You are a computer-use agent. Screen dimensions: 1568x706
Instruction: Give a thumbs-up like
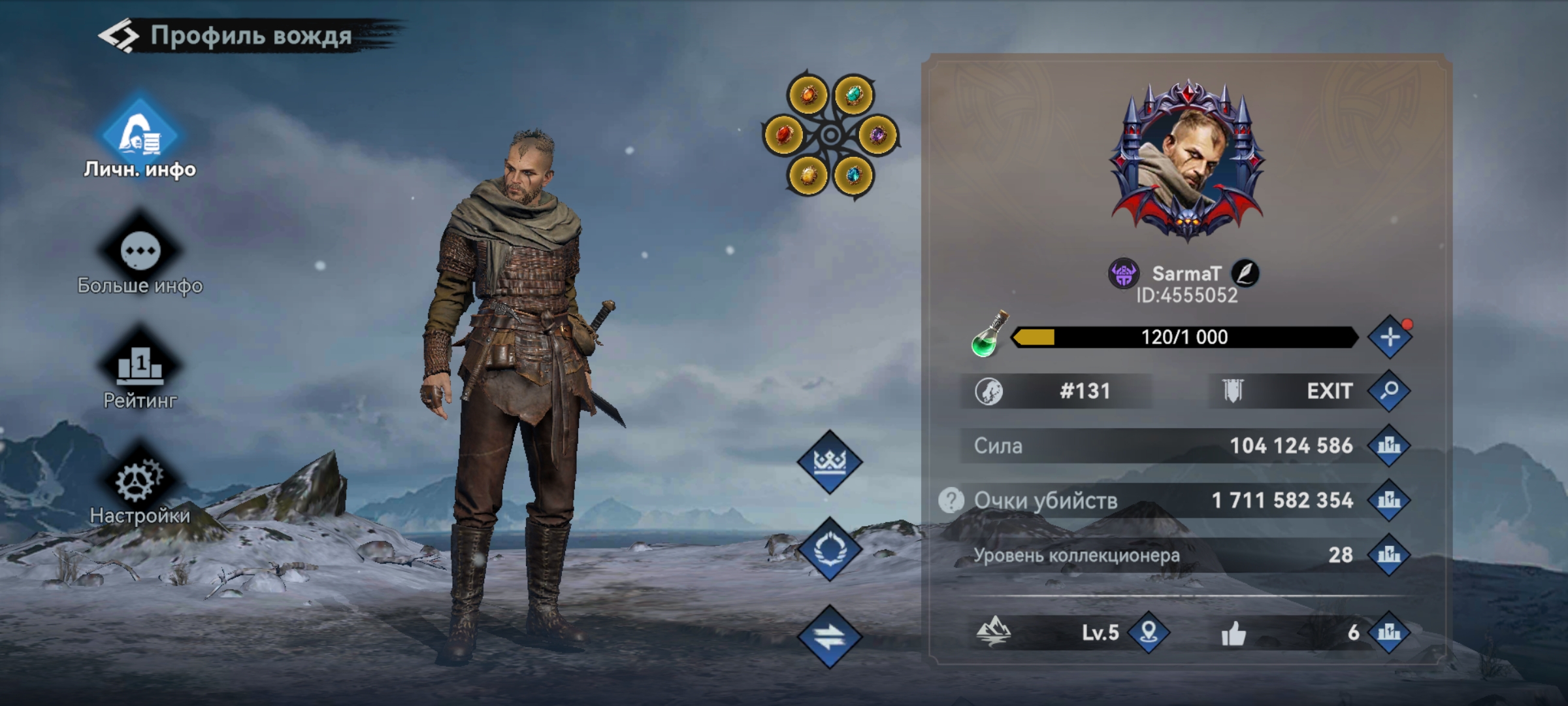pos(1233,633)
